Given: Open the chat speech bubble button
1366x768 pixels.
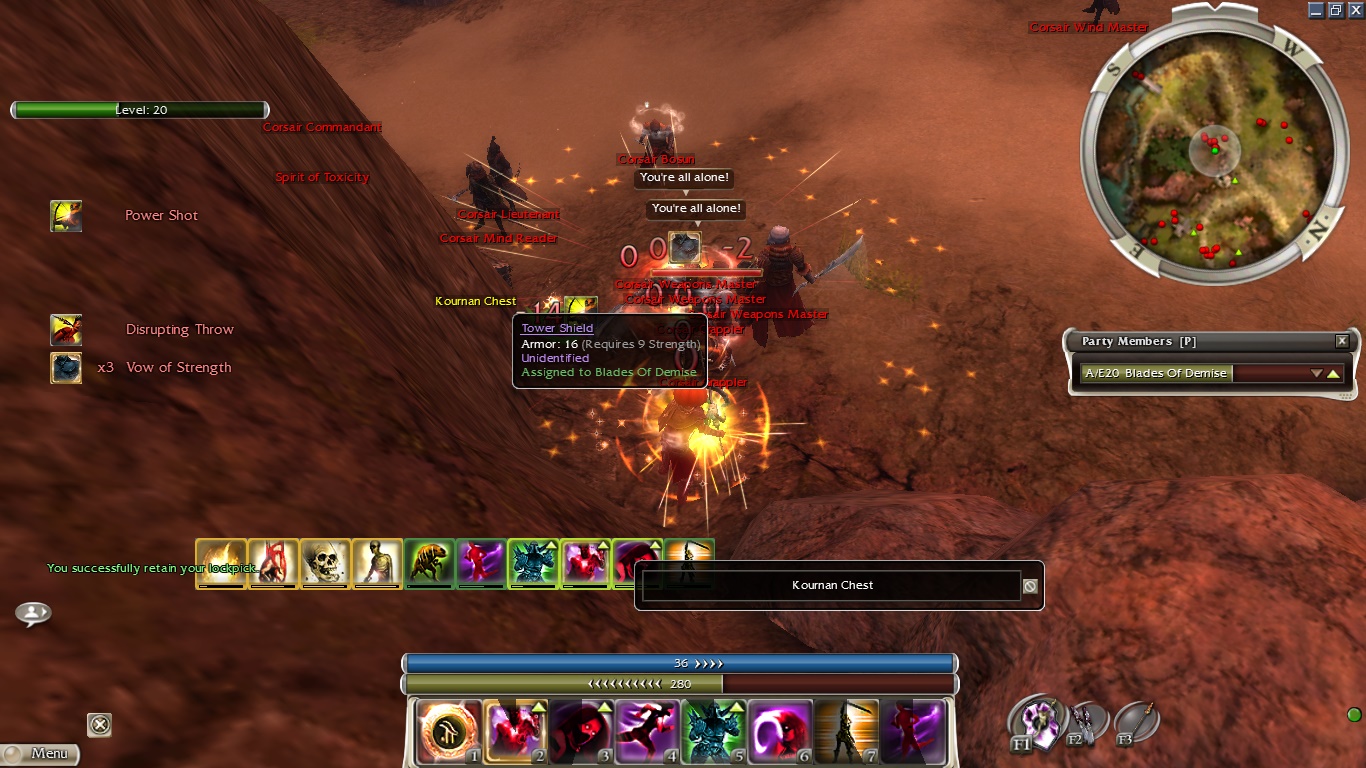Looking at the screenshot, I should (33, 613).
